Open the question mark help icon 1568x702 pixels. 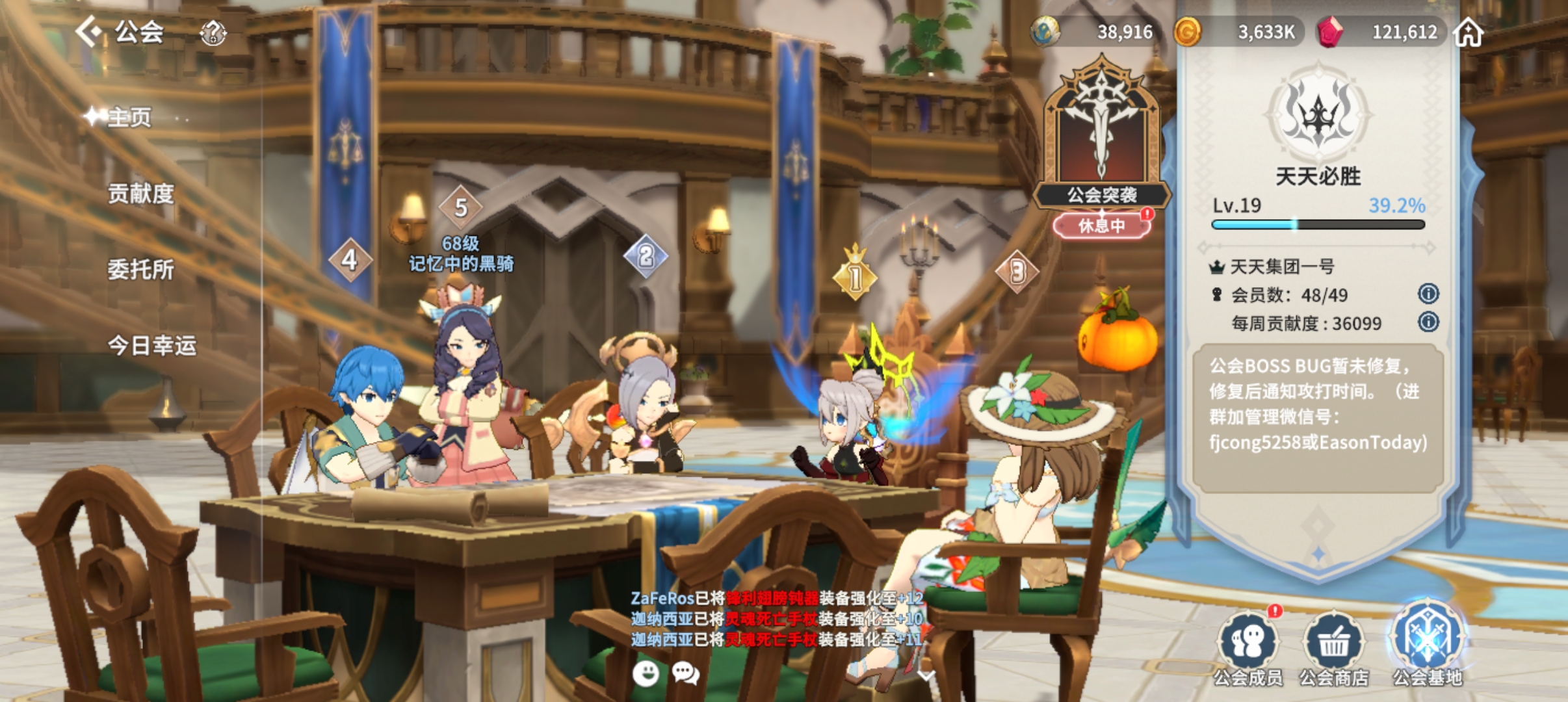[213, 32]
